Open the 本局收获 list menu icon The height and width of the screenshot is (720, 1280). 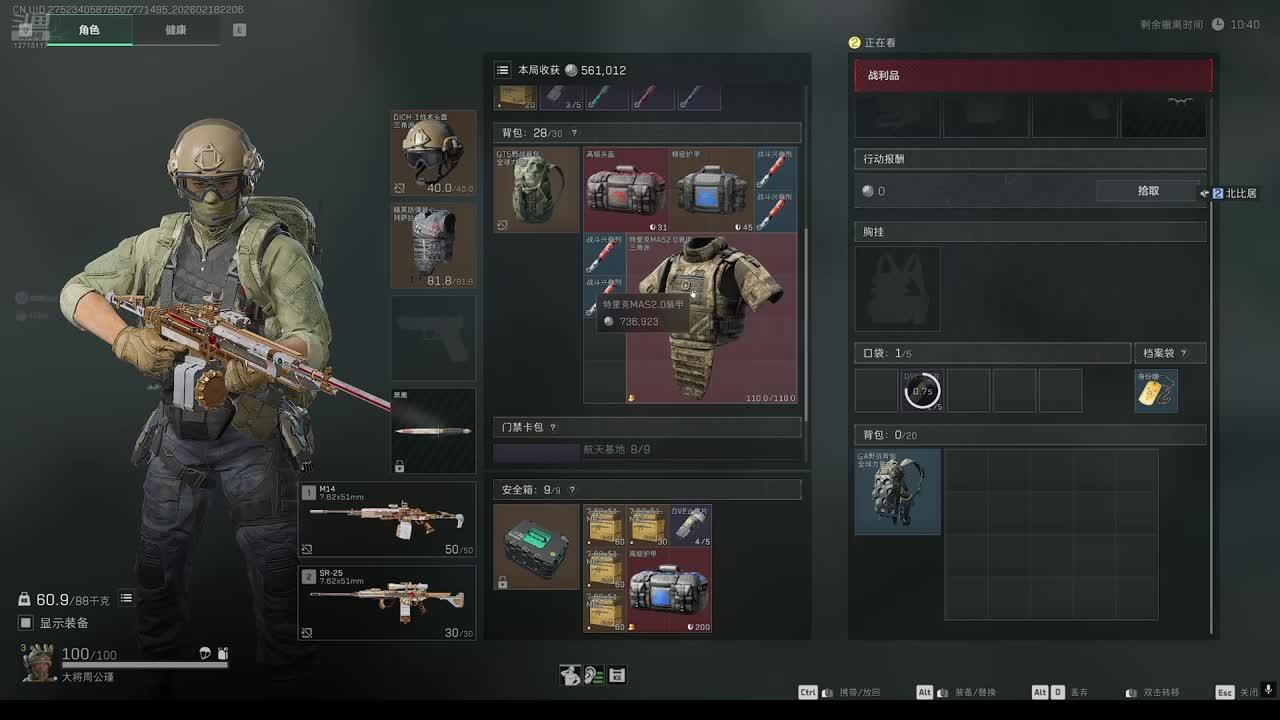(x=503, y=70)
